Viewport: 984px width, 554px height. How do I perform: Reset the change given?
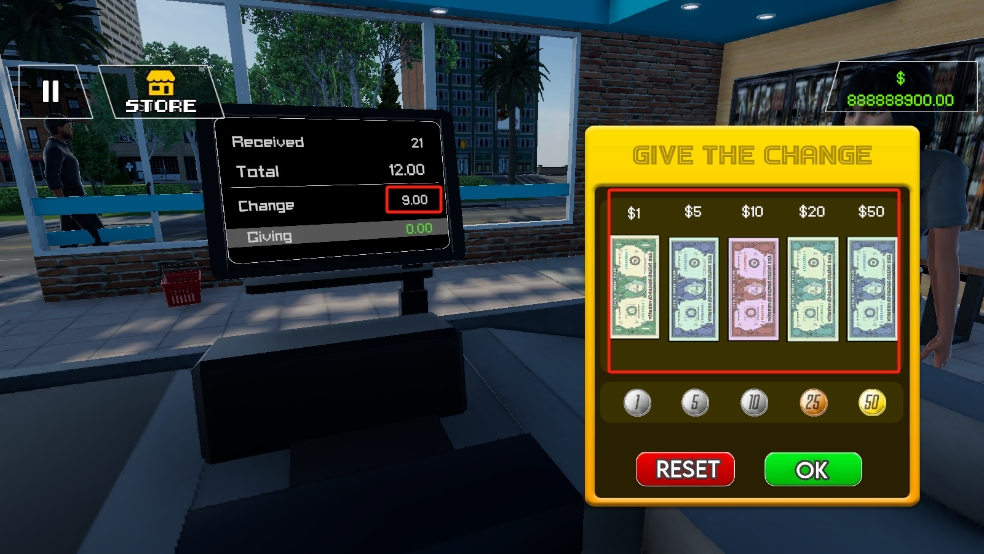coord(685,469)
